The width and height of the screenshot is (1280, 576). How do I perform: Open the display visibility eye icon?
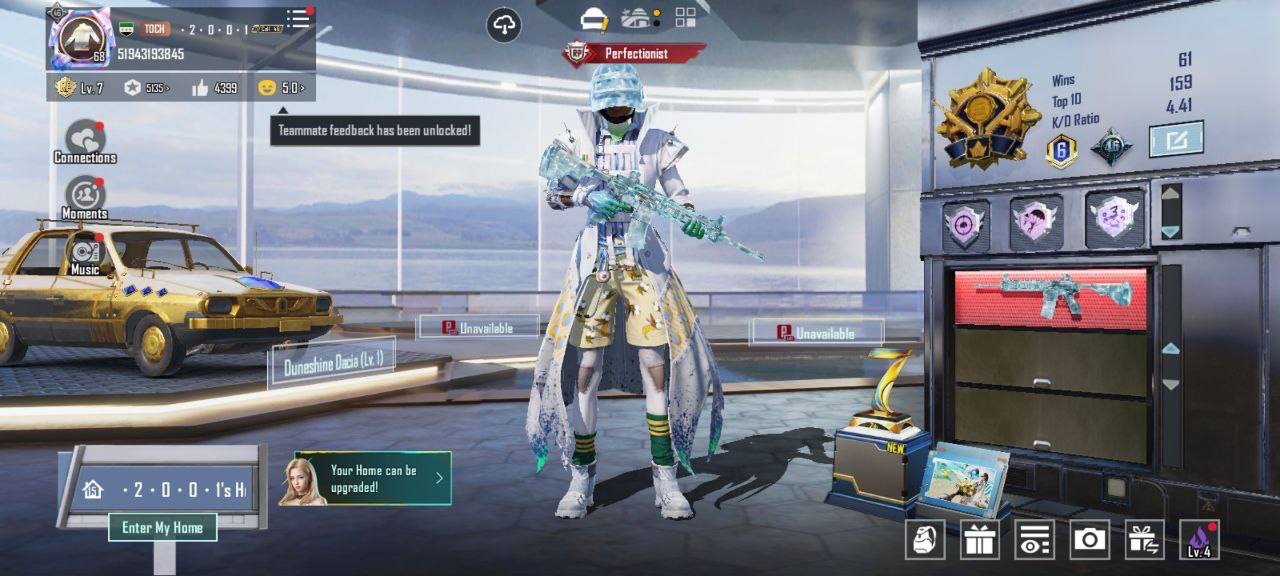pyautogui.click(x=1034, y=540)
